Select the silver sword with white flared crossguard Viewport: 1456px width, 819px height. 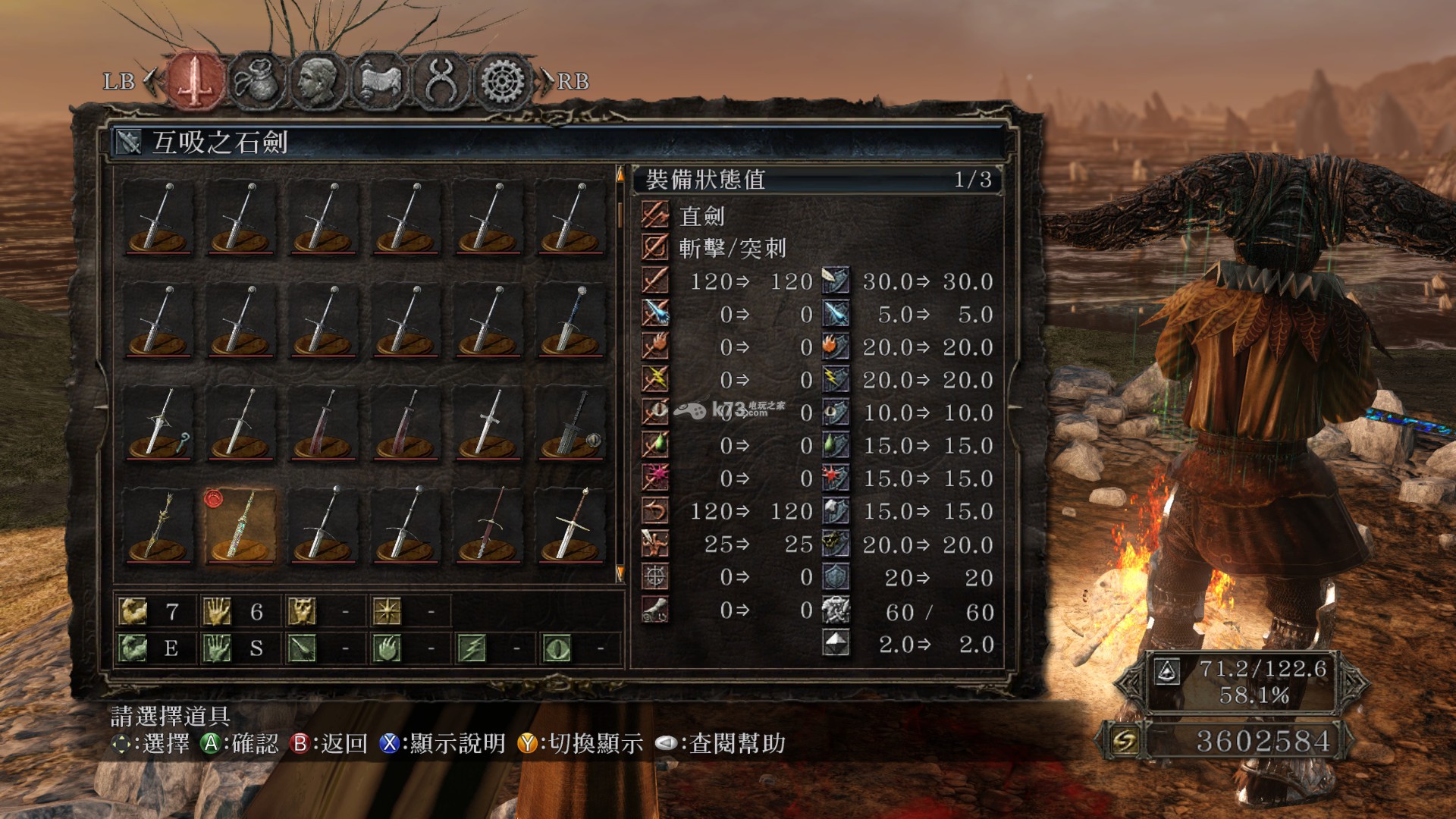pos(488,423)
